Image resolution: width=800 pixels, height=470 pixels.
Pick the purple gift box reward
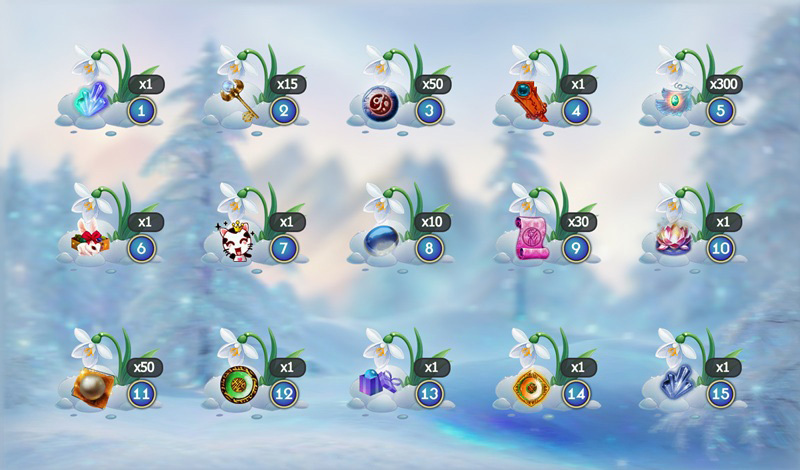[380, 381]
